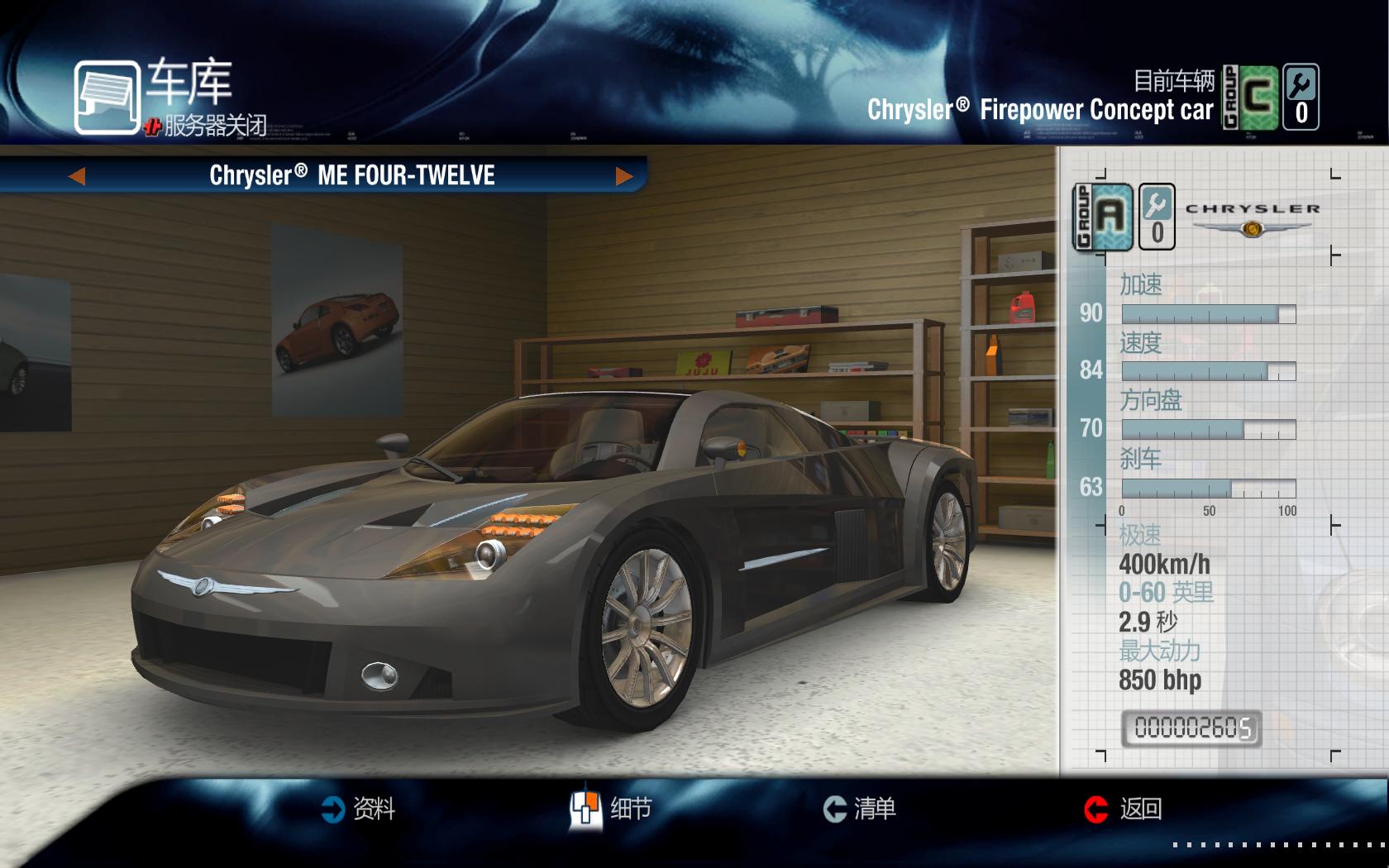Viewport: 1389px width, 868px height.
Task: Select the next car with right arrow
Action: [x=624, y=176]
